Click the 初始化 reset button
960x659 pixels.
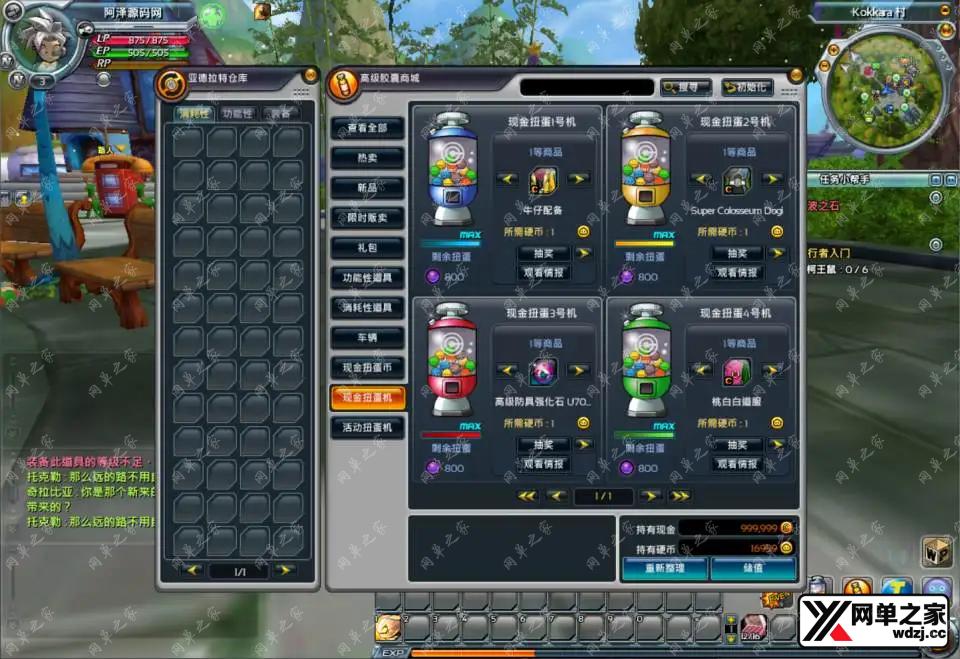click(746, 87)
